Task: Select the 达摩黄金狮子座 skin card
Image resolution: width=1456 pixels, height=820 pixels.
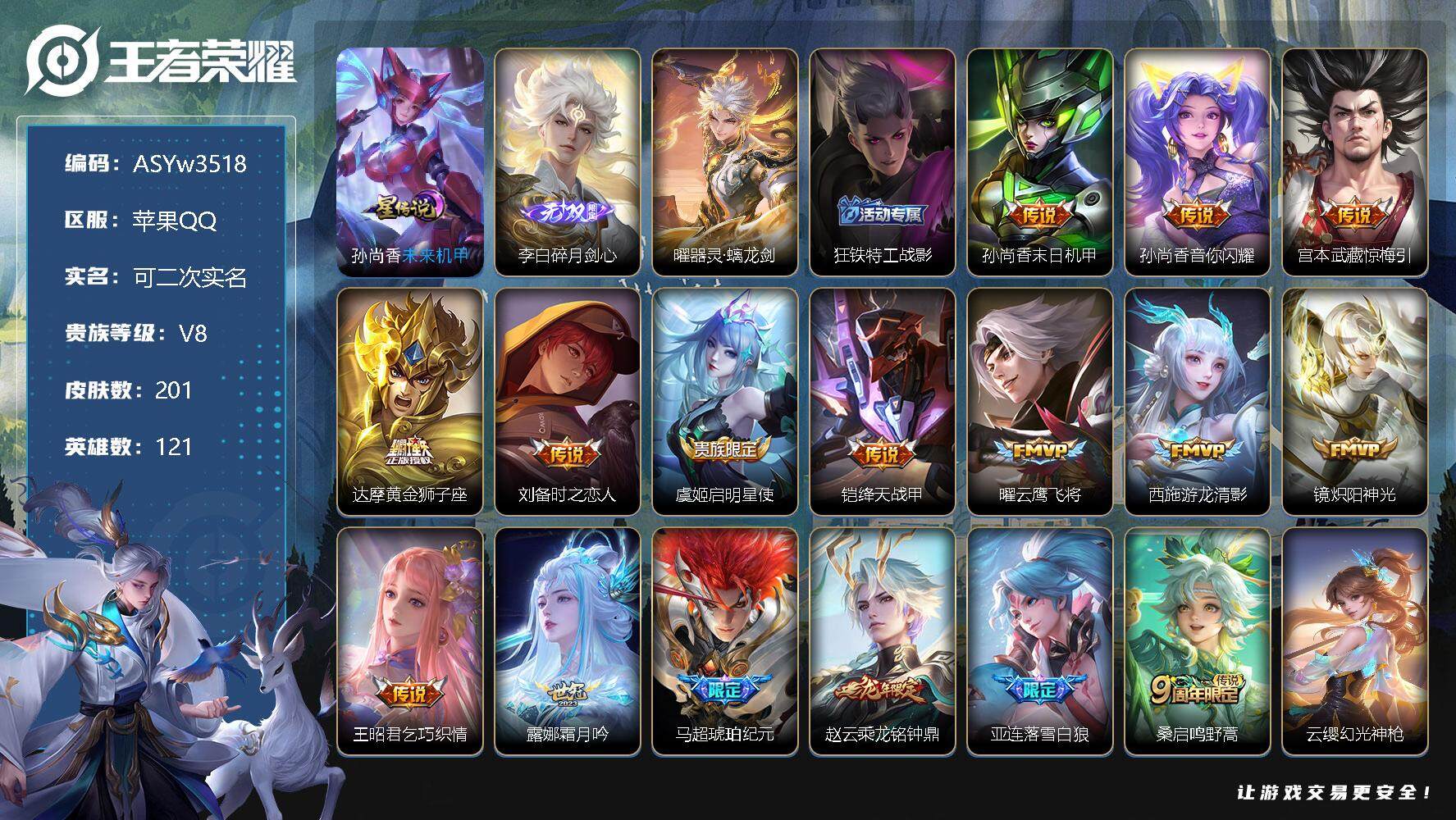Action: coord(410,401)
